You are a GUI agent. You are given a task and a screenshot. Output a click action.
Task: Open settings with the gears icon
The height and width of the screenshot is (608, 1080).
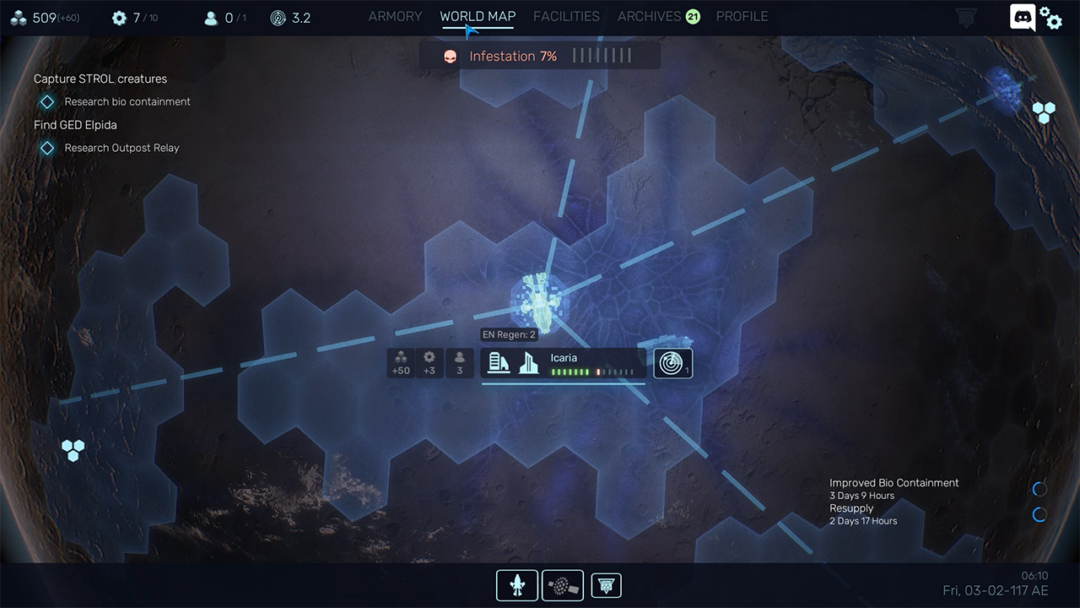coord(1051,18)
